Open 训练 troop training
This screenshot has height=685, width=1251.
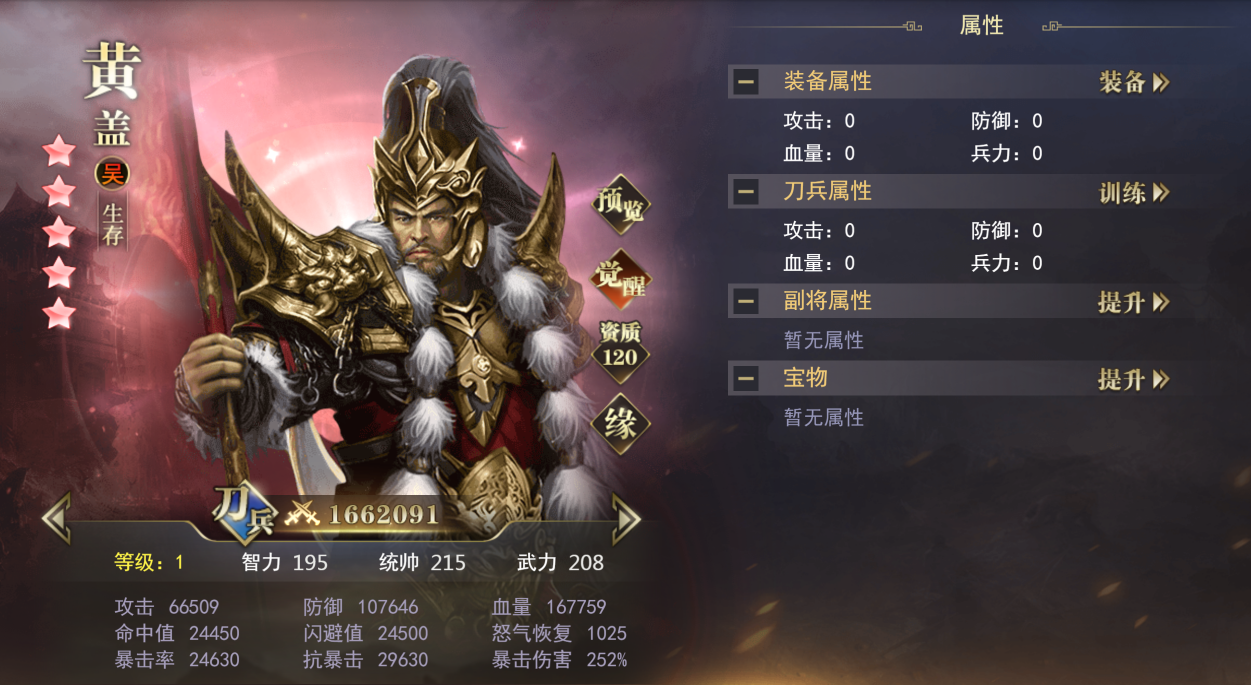pos(1134,192)
